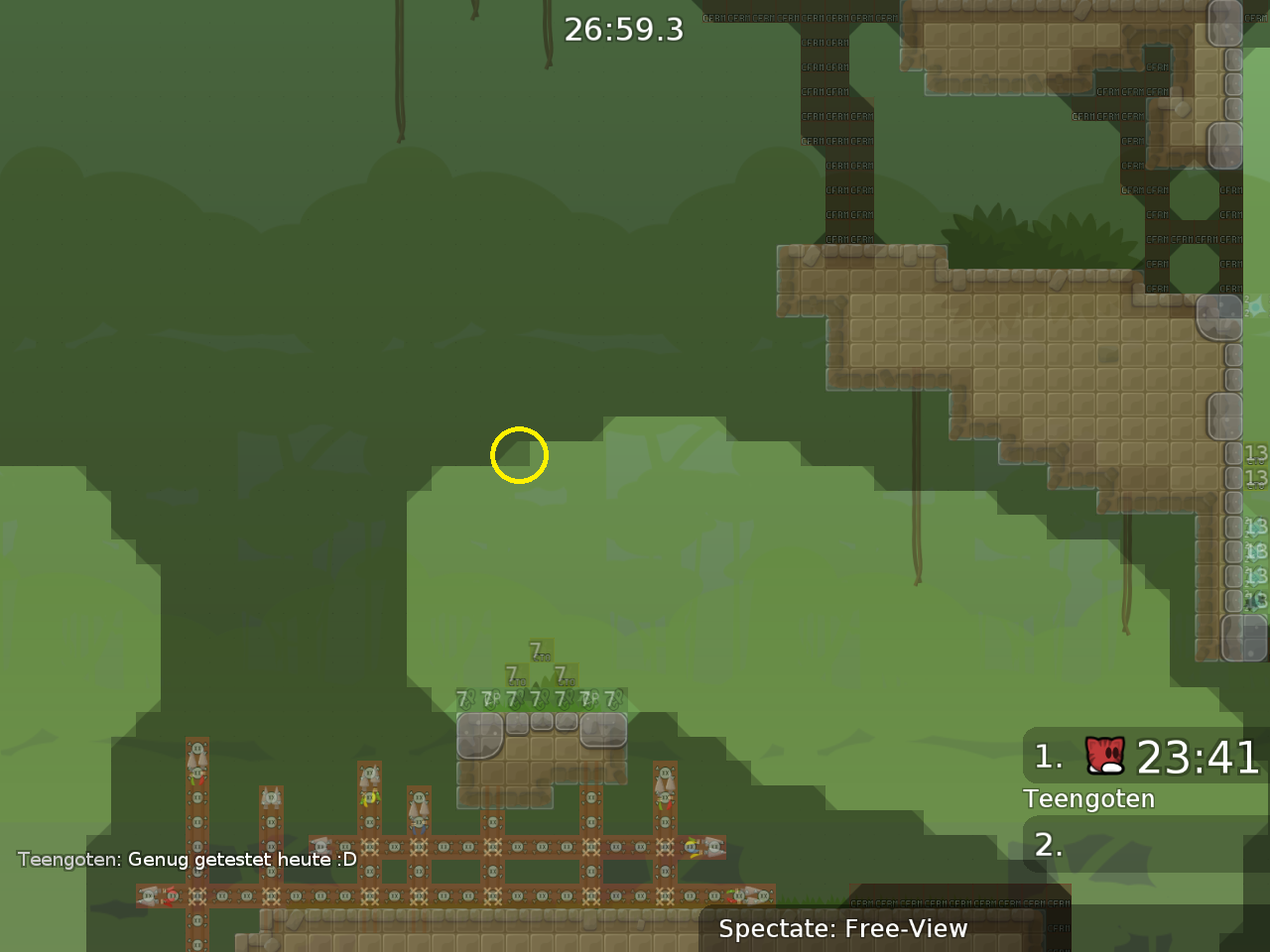This screenshot has width=1270, height=952.
Task: Click the race timer '26:59.3' at the top
Action: coord(624,30)
